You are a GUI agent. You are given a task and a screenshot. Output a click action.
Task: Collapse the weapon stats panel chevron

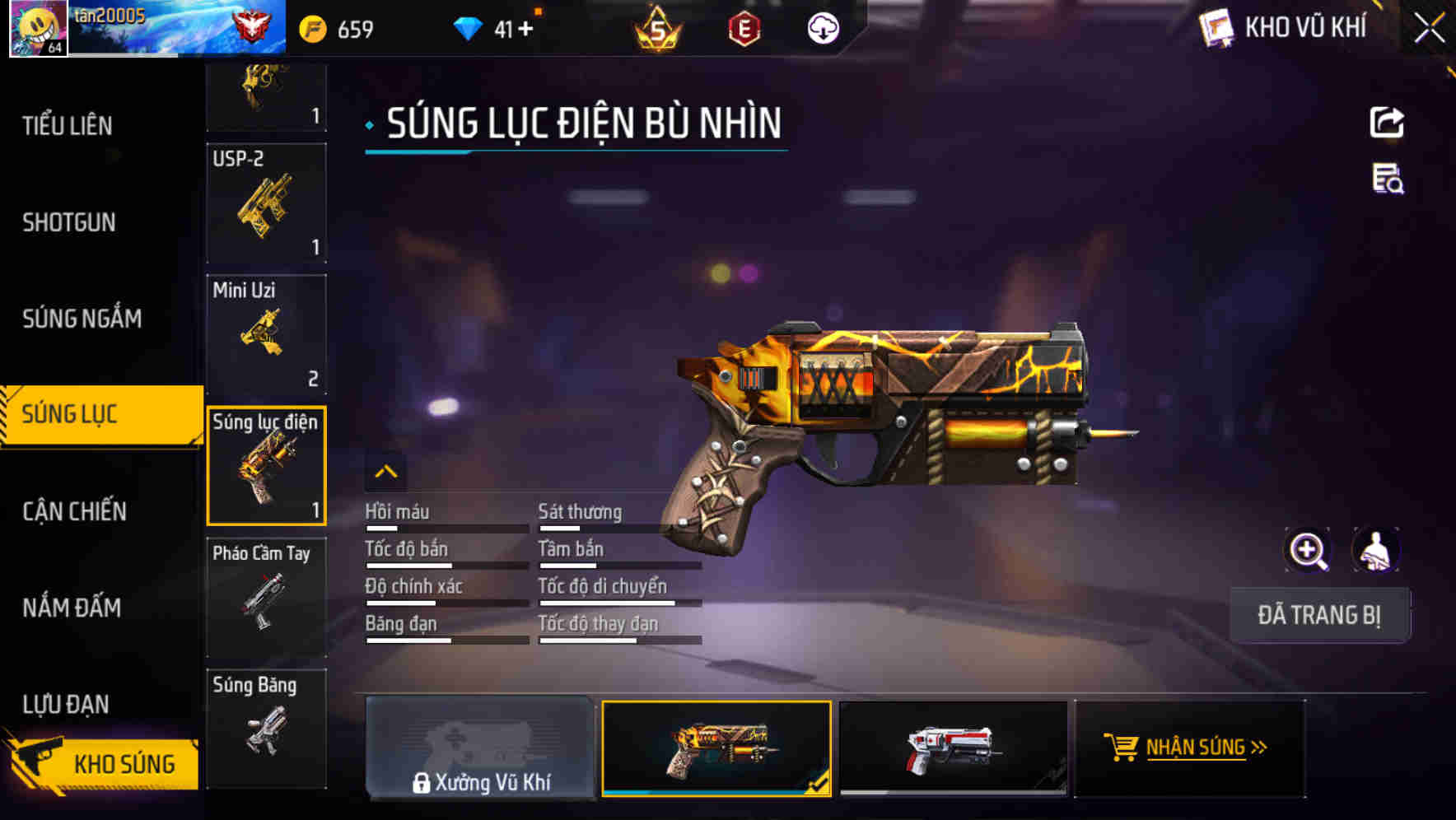click(x=385, y=473)
